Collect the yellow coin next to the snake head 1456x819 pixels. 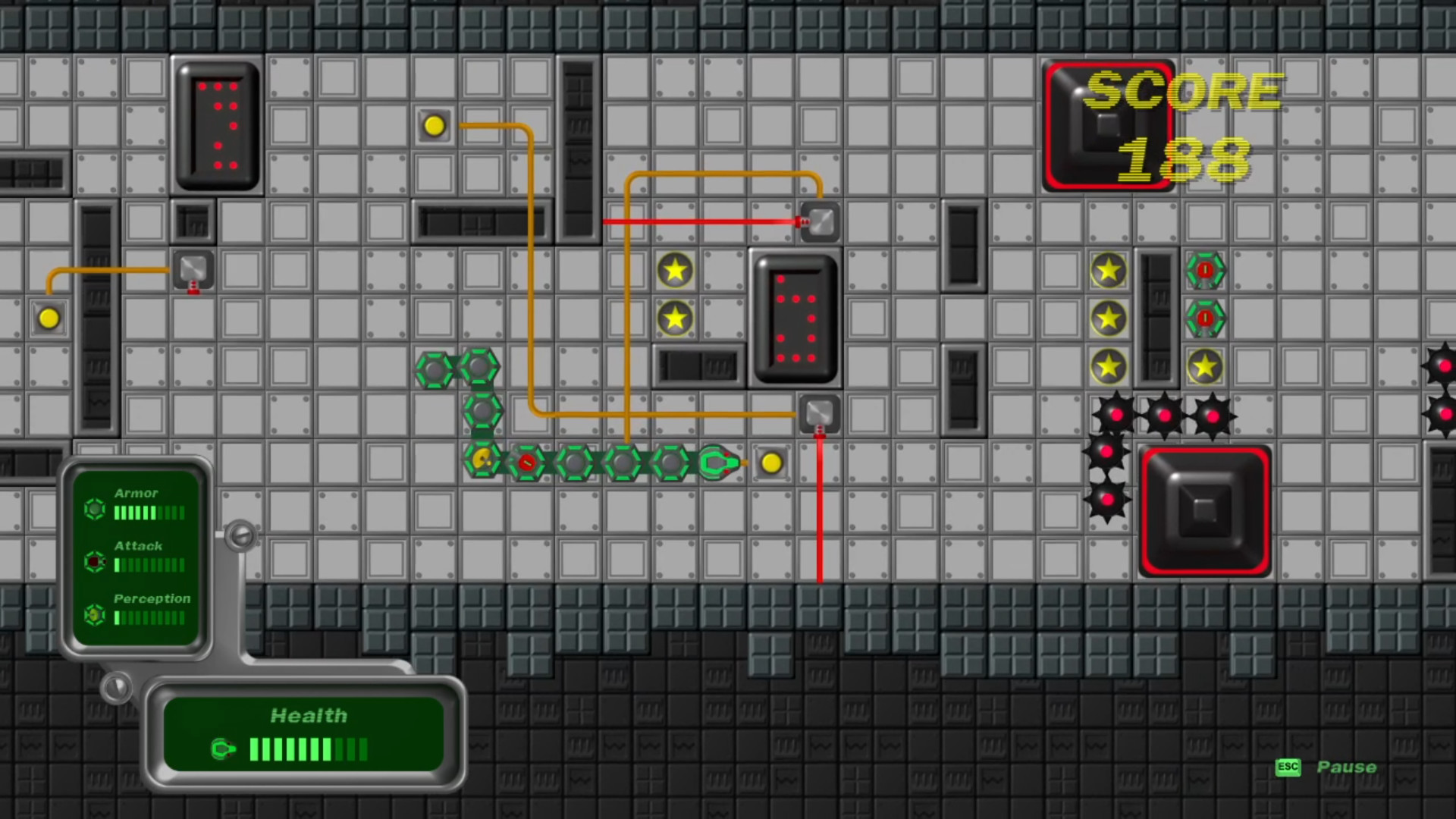coord(770,463)
